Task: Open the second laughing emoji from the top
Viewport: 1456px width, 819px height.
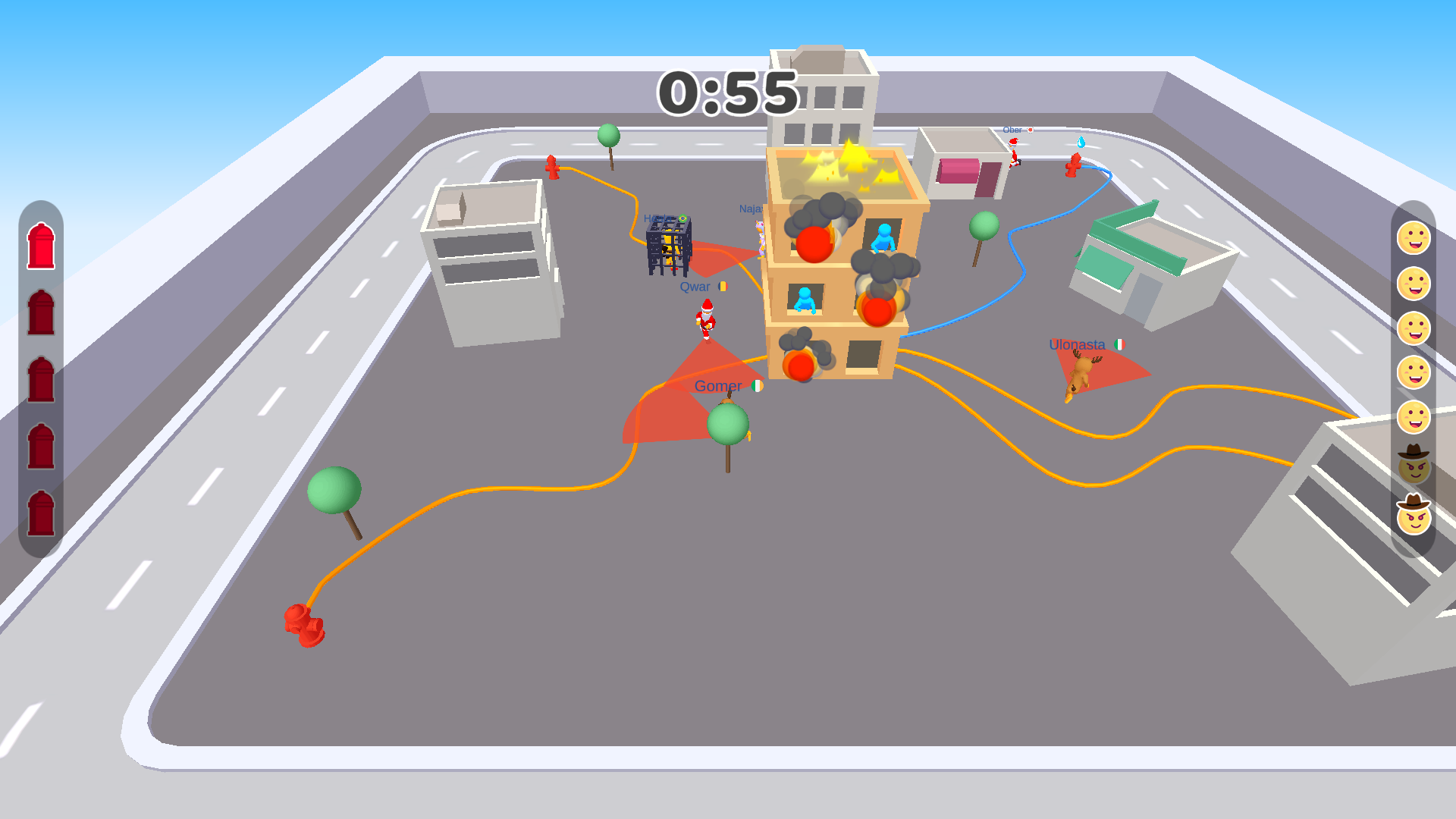Action: [1414, 282]
